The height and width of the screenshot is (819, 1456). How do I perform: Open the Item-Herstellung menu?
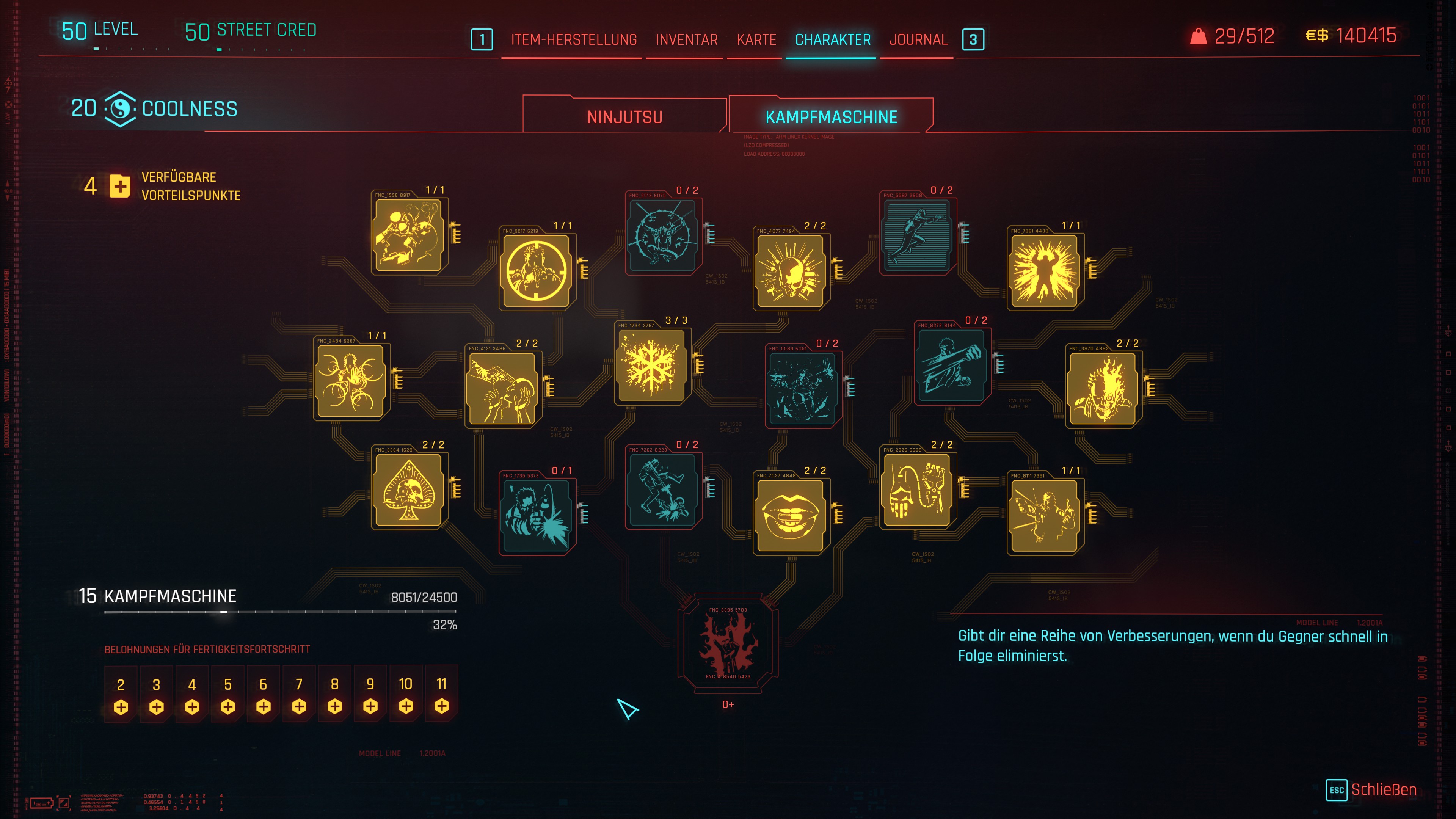coord(574,39)
